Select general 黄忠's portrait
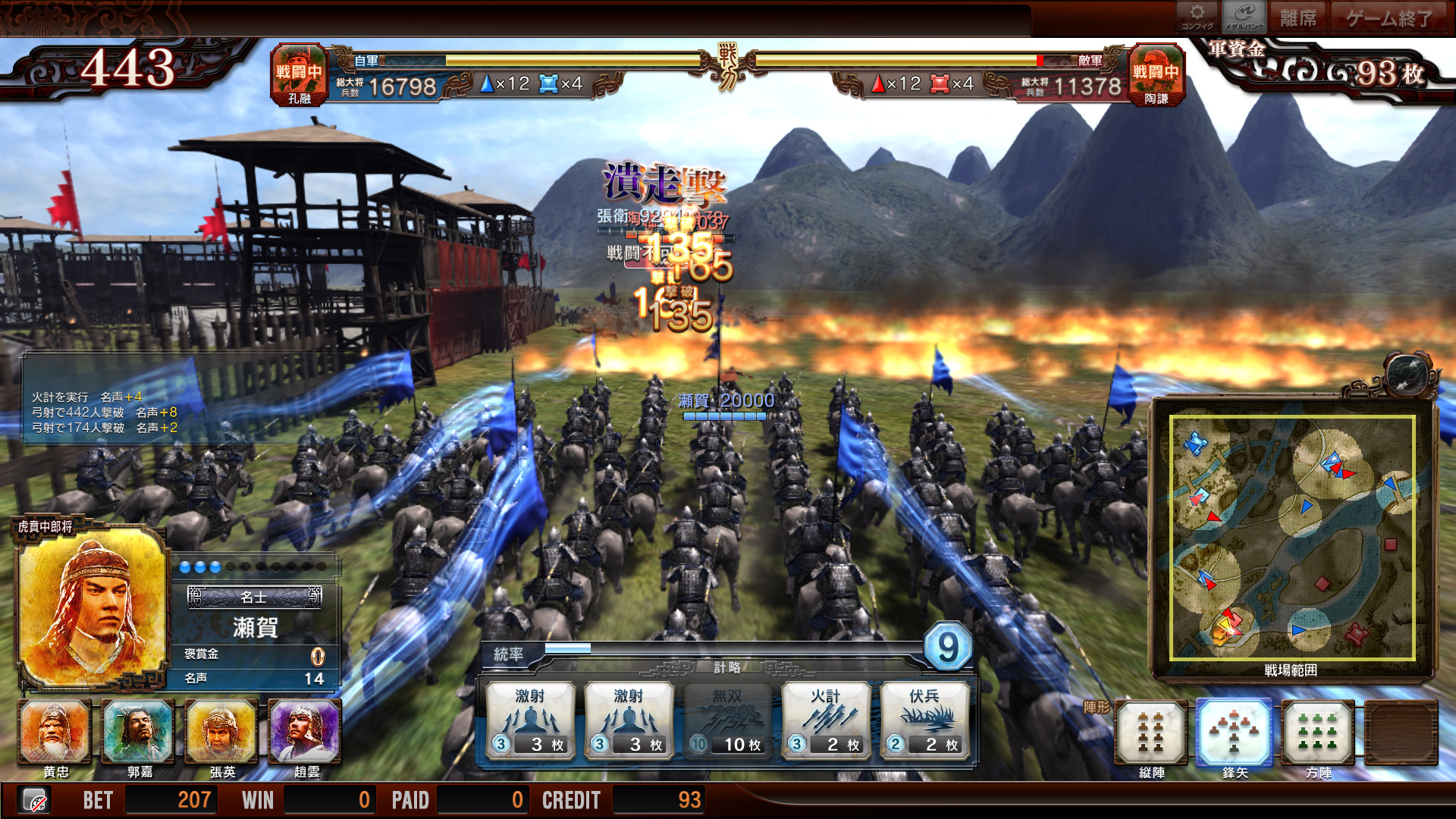Image resolution: width=1456 pixels, height=819 pixels. [55, 732]
